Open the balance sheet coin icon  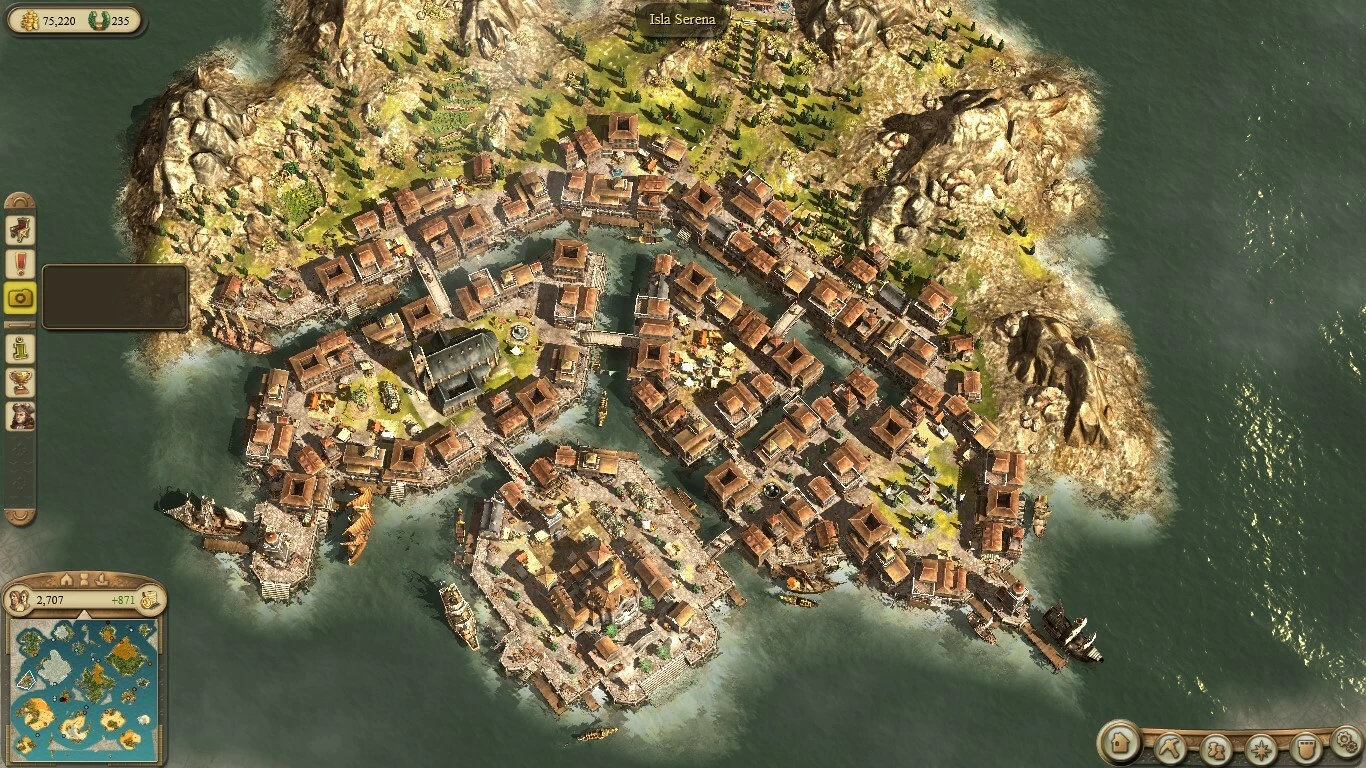[x=149, y=599]
